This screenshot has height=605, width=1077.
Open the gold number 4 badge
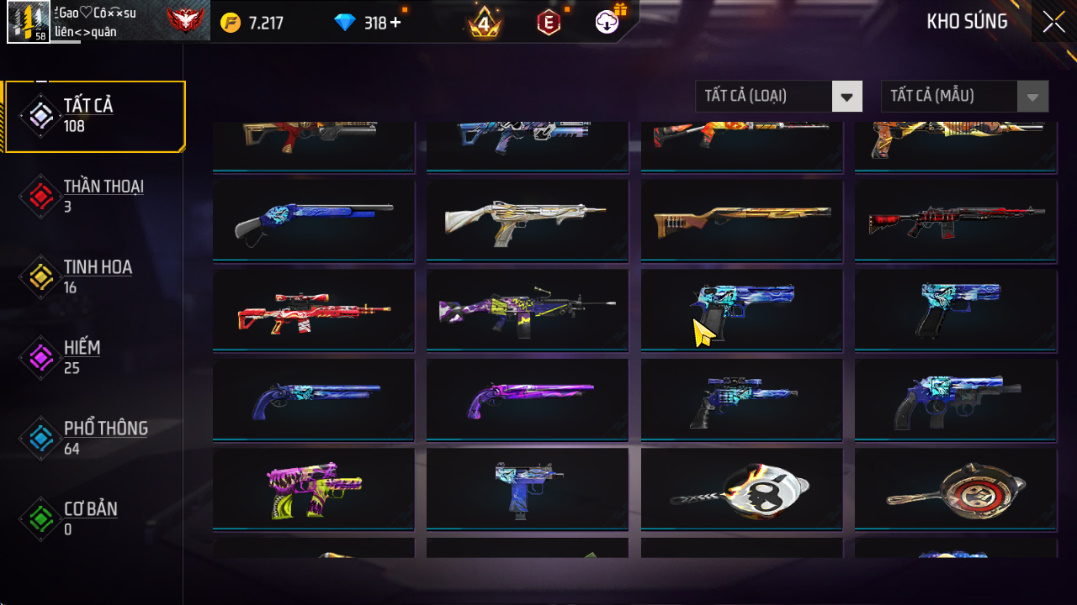coord(485,22)
